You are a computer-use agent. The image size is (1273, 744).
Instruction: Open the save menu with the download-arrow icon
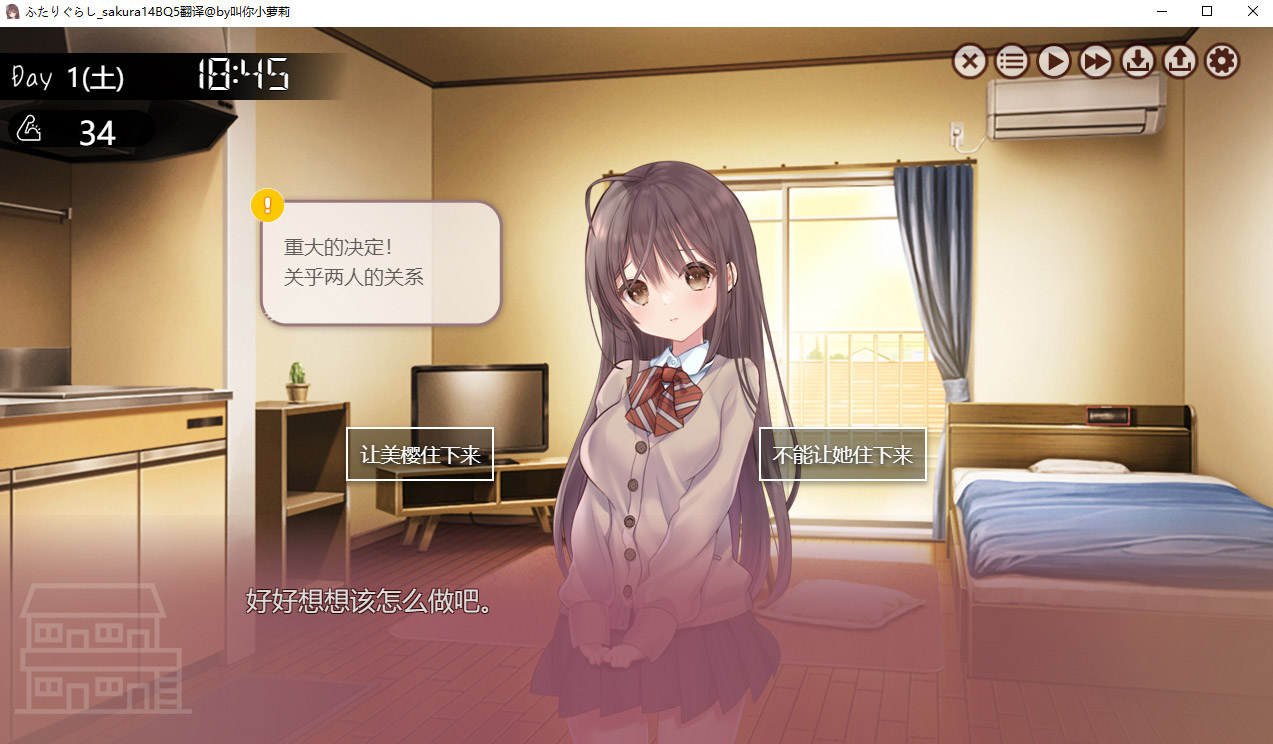1138,62
